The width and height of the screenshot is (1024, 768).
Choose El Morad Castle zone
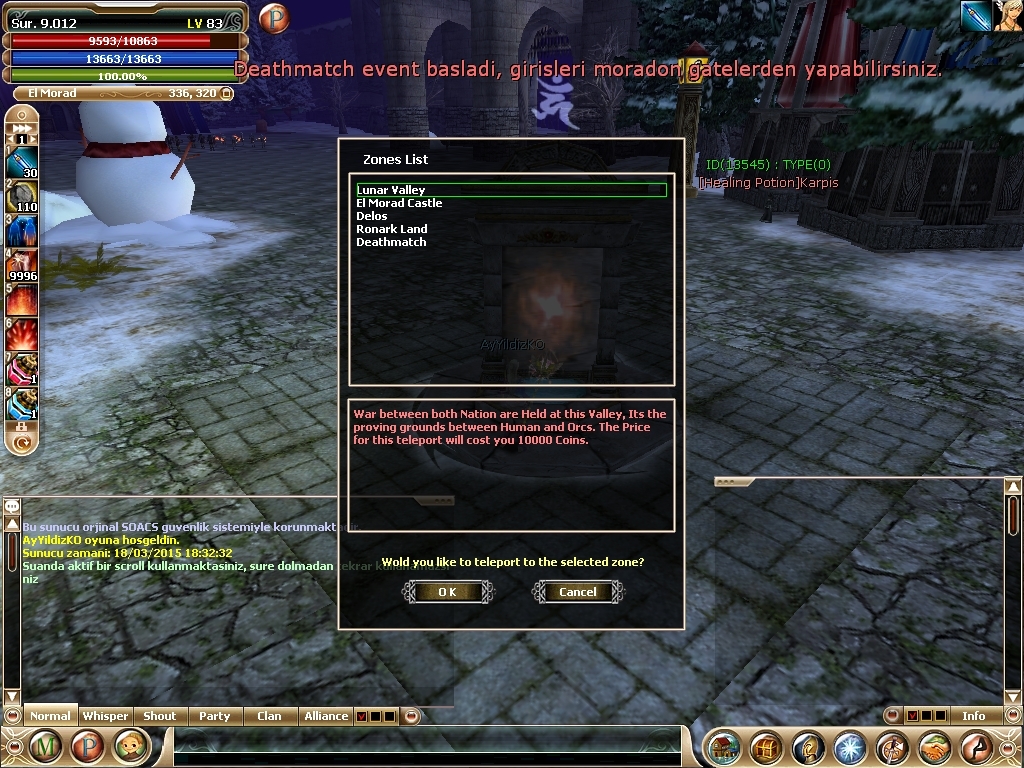(x=399, y=203)
